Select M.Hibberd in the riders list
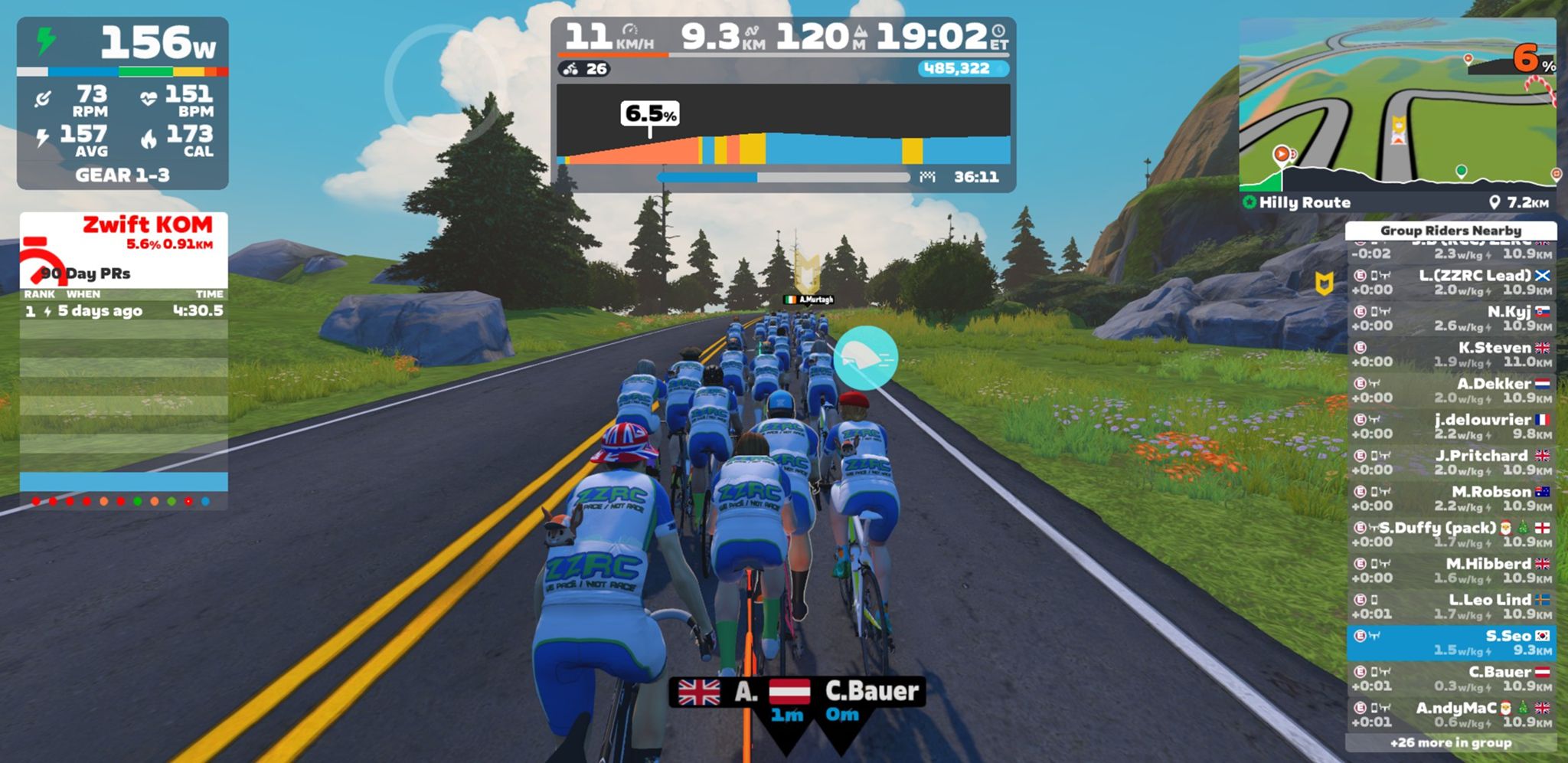 1451,570
